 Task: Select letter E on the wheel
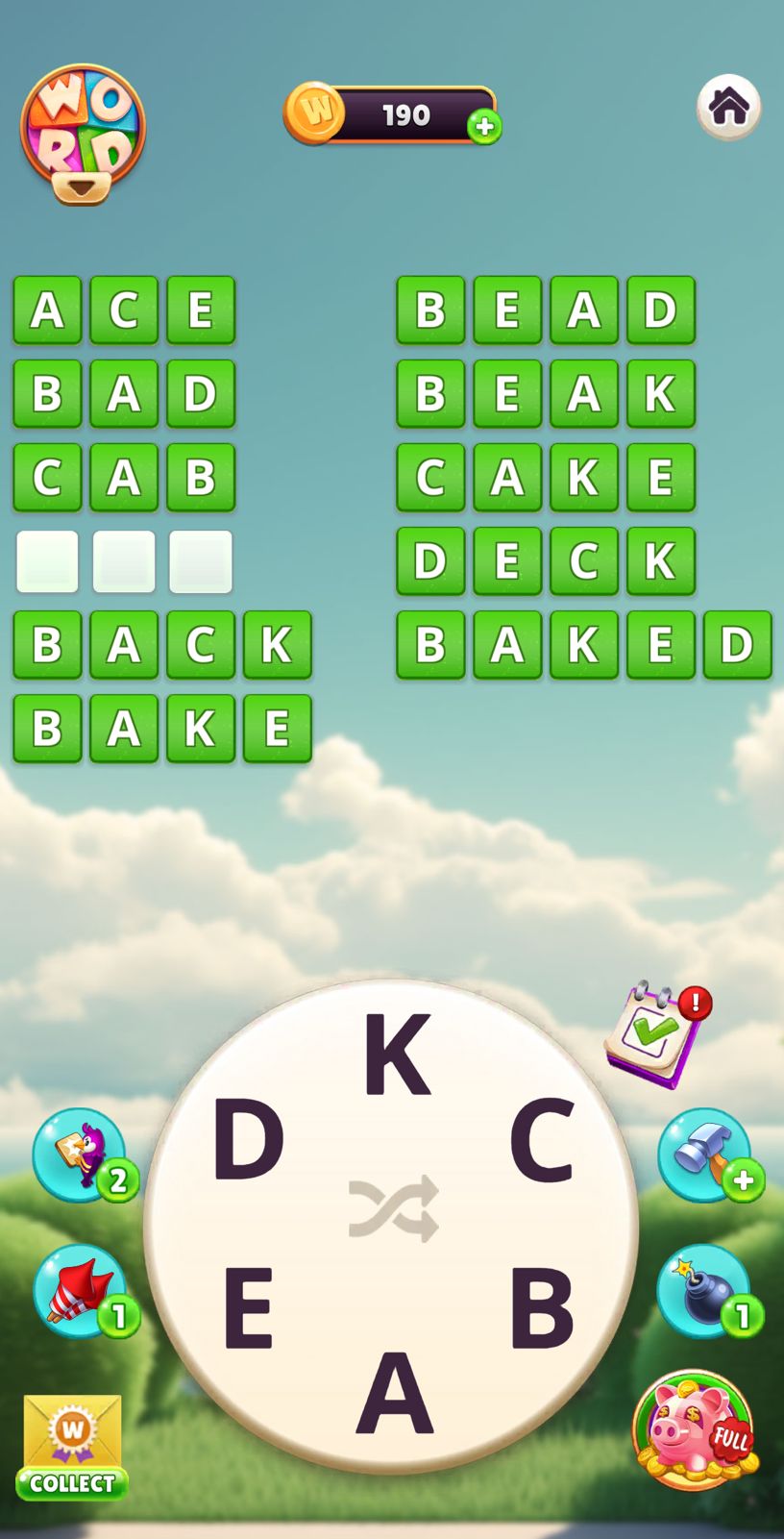click(248, 1308)
